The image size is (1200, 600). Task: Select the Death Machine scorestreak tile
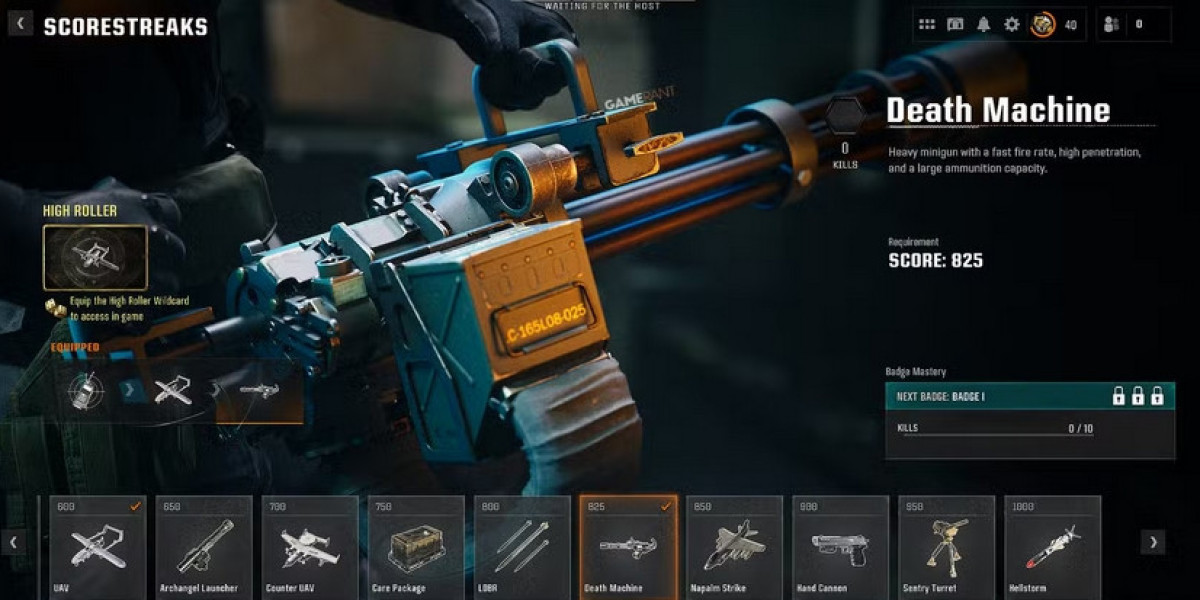(x=629, y=547)
